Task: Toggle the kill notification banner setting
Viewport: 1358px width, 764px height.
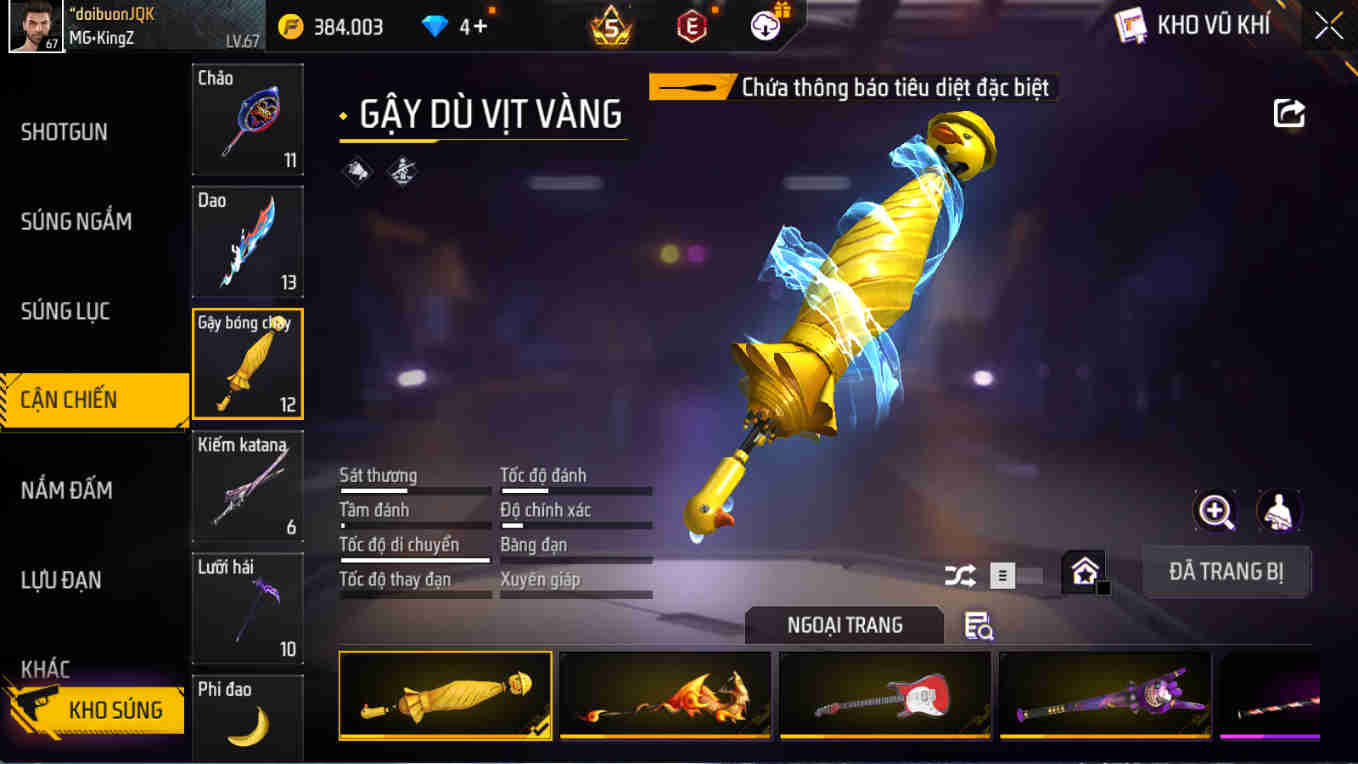Action: 853,87
